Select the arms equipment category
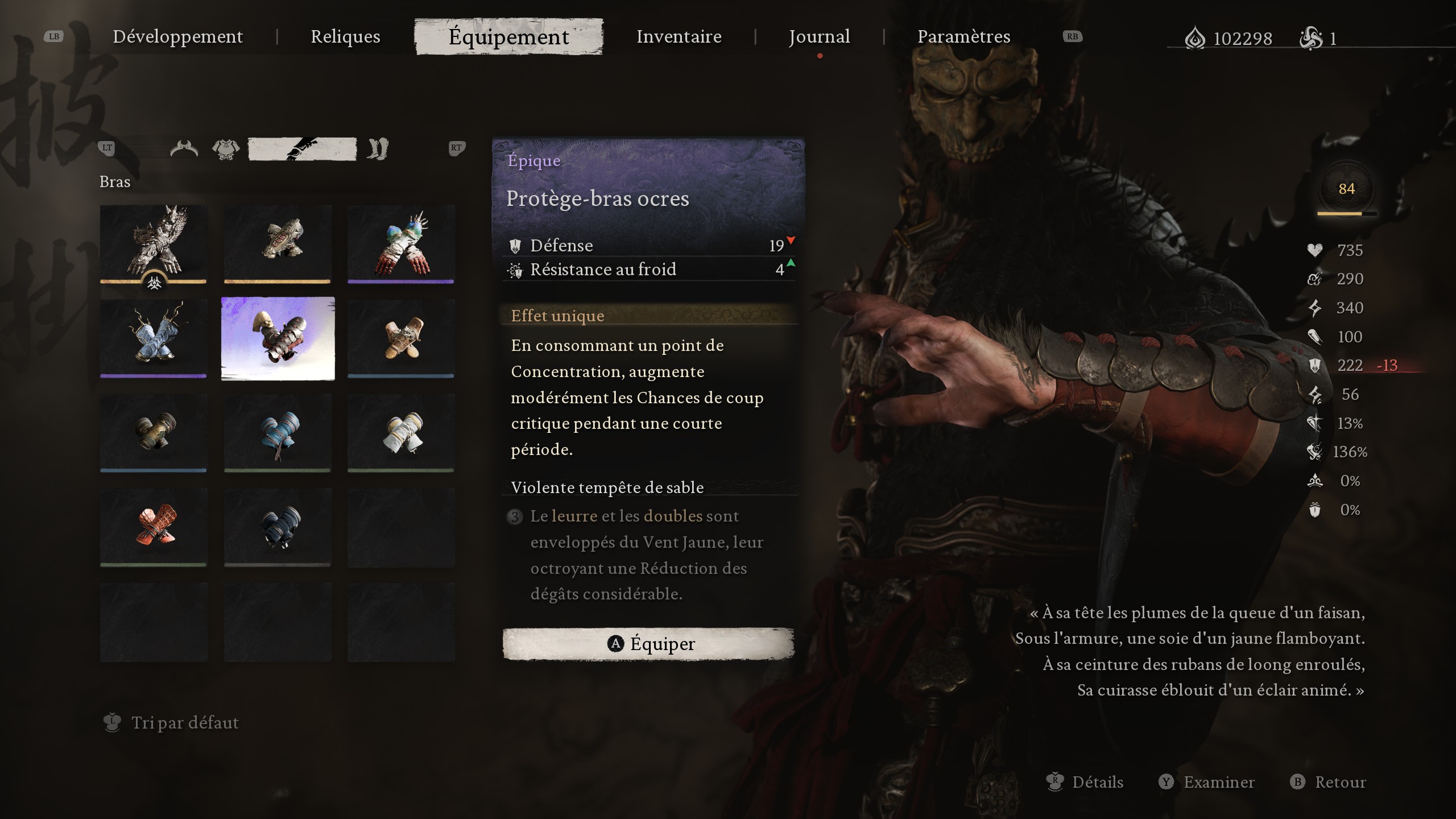 [302, 149]
